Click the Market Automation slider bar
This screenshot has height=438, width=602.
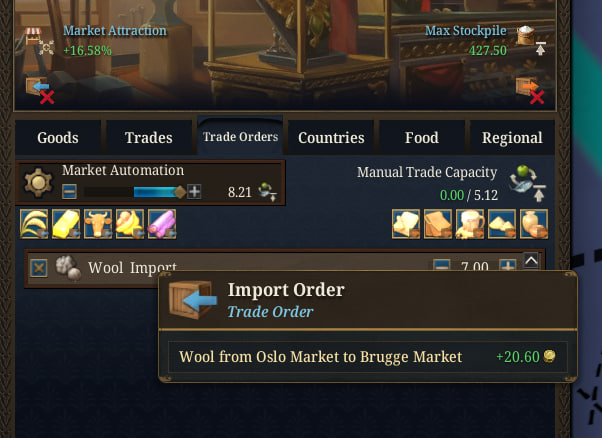pos(131,192)
